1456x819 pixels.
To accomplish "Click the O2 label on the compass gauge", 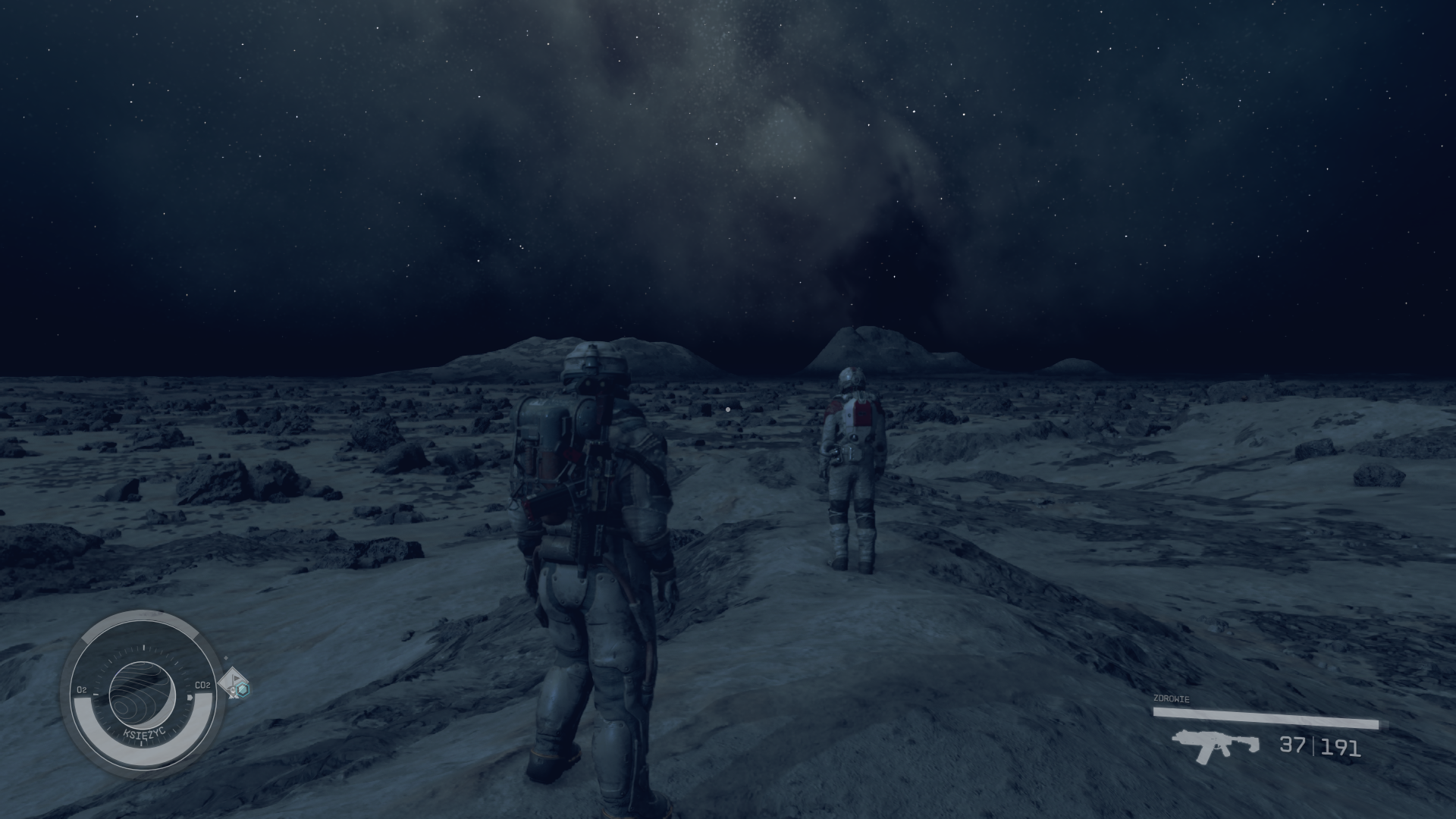I will pos(82,689).
